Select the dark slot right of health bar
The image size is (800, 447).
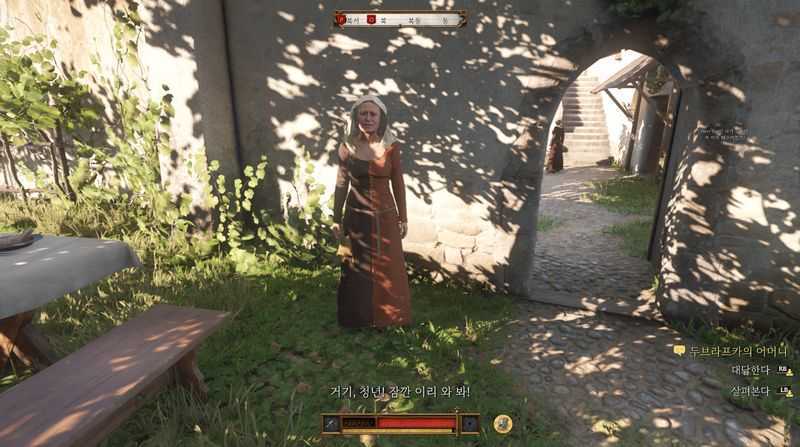(x=469, y=424)
